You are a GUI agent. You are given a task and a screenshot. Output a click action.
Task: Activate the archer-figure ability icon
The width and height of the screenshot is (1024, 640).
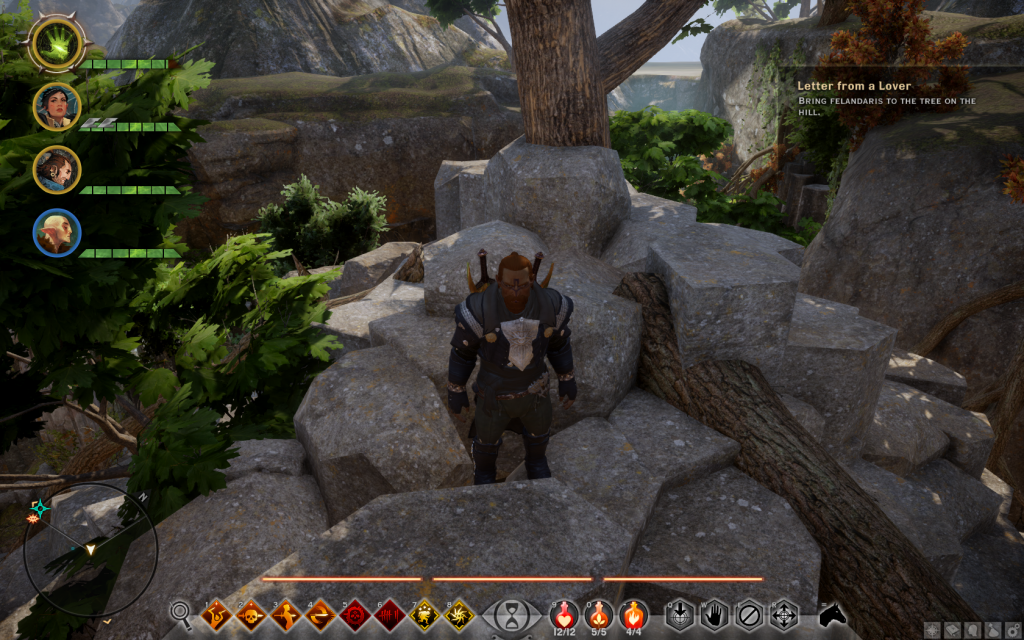click(x=286, y=613)
